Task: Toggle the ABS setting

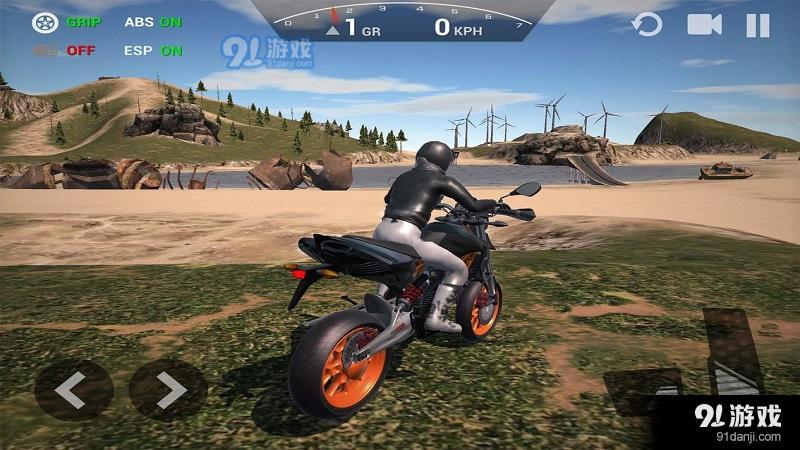Action: tap(153, 21)
